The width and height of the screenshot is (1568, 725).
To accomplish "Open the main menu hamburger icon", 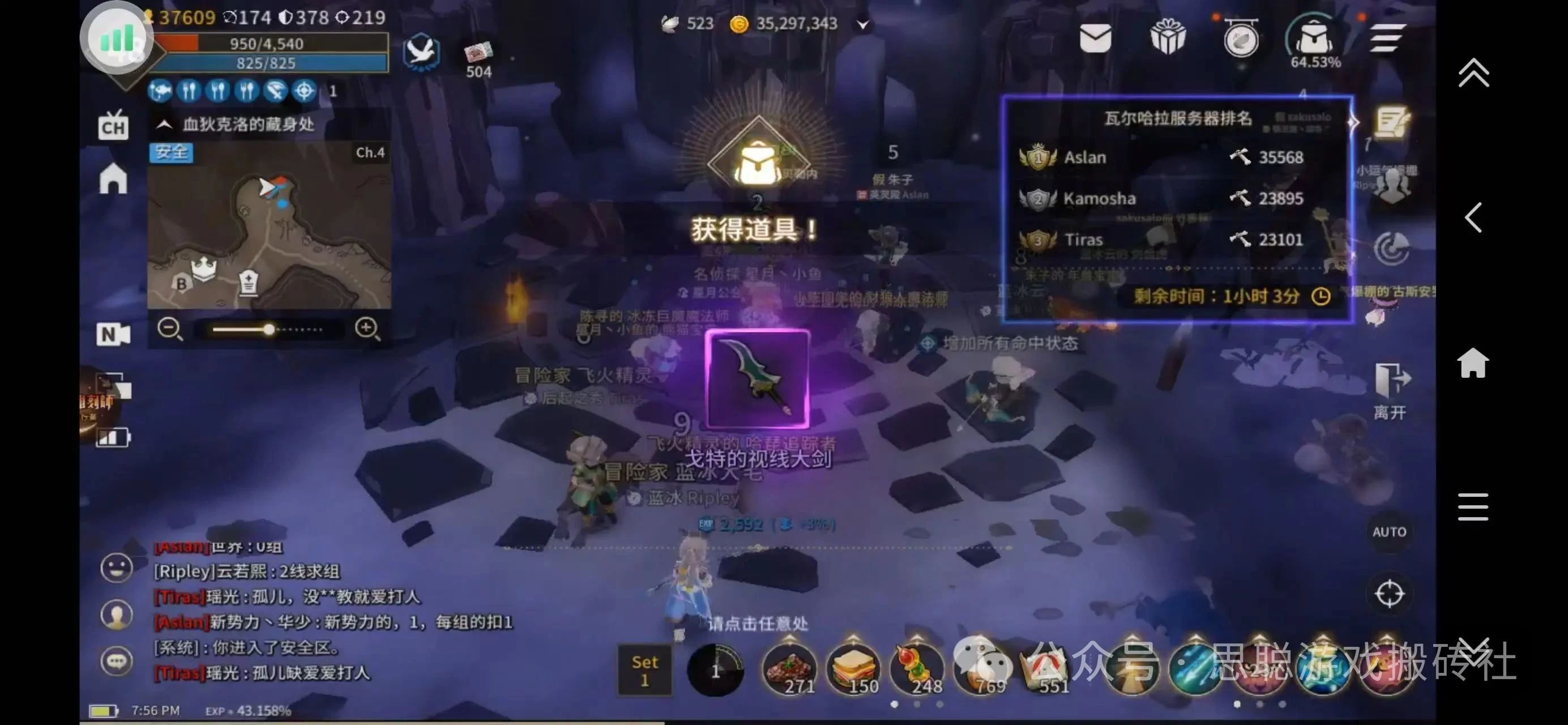I will click(x=1389, y=39).
